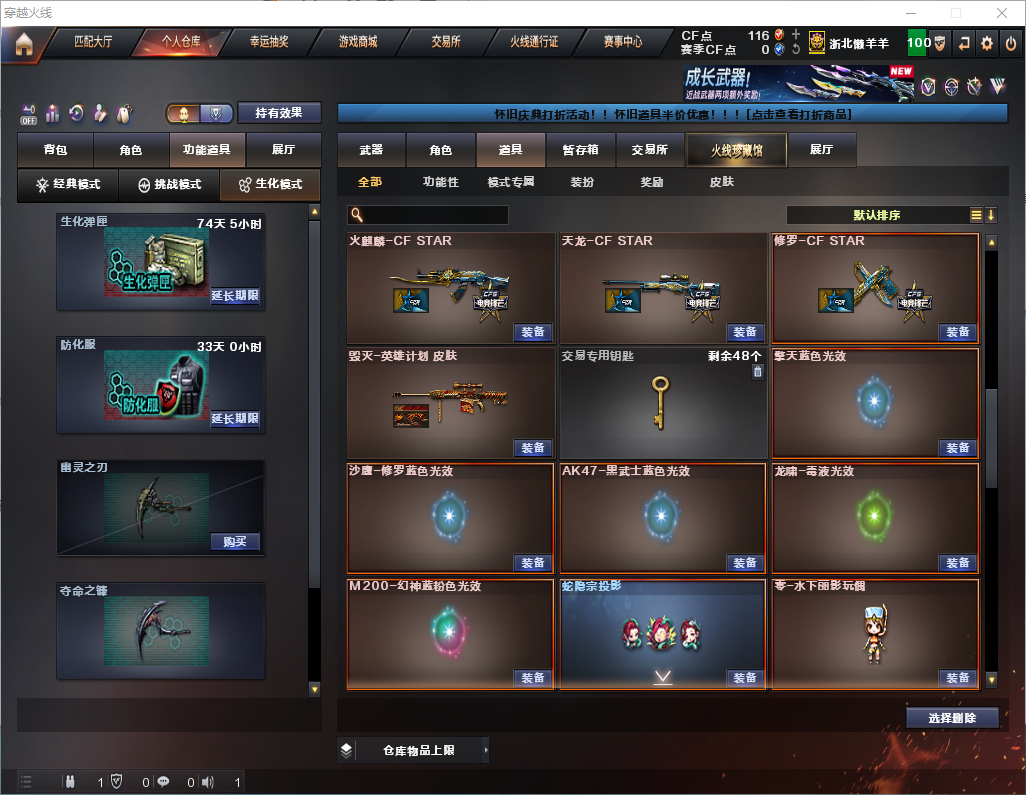Open settings with the gear icon
Image resolution: width=1026 pixels, height=795 pixels.
(x=987, y=43)
